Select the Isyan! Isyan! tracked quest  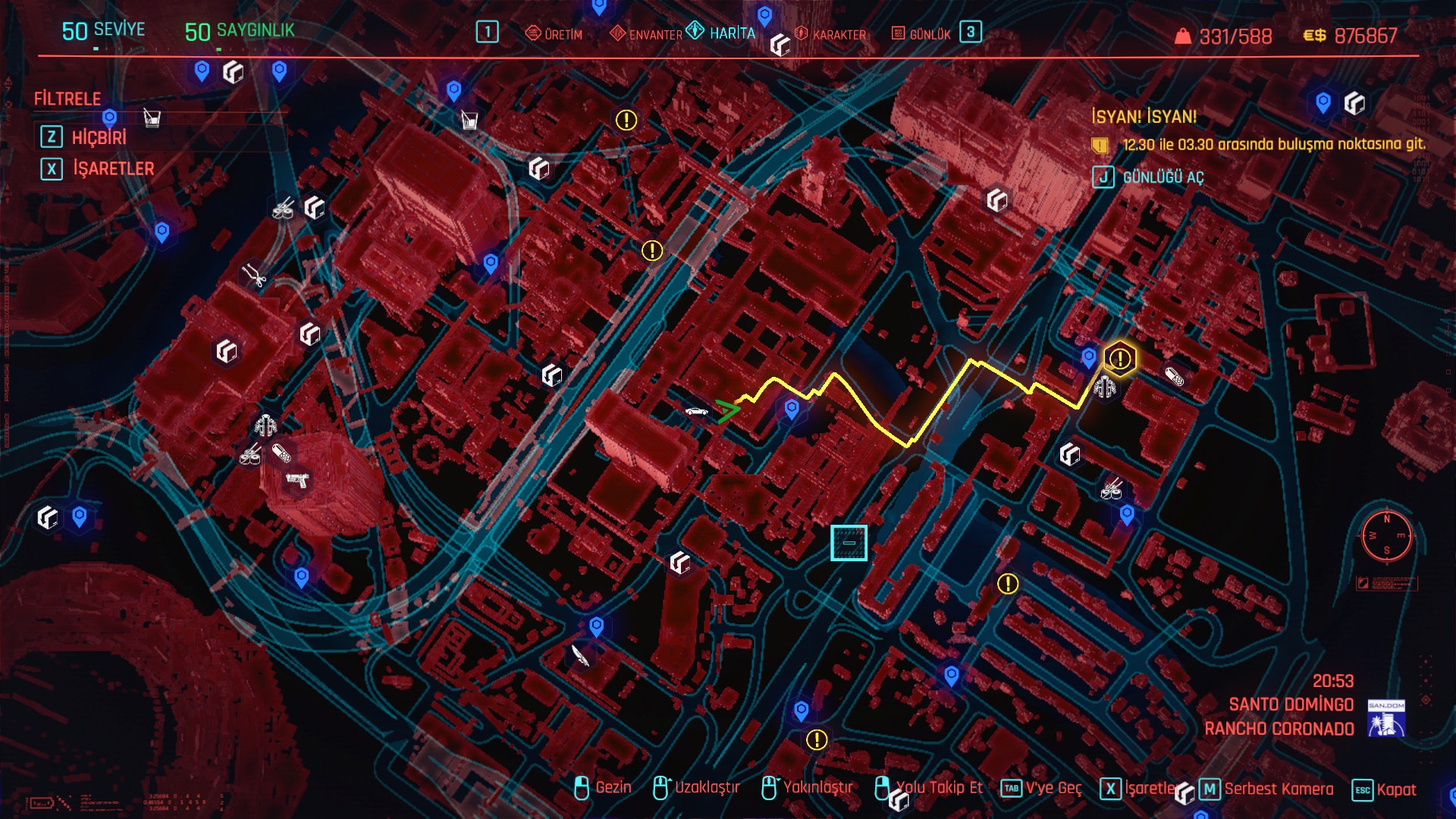pos(1144,117)
